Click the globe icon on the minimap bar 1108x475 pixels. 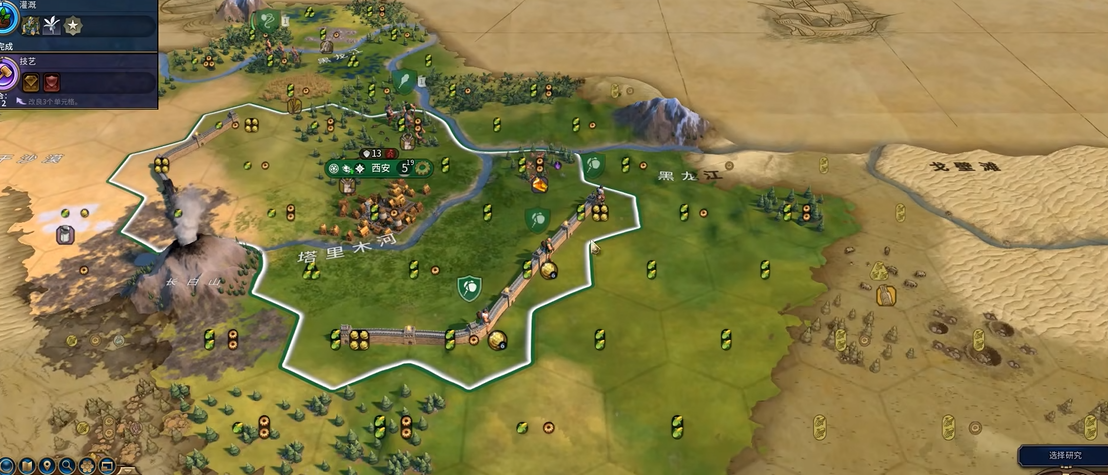pos(8,465)
